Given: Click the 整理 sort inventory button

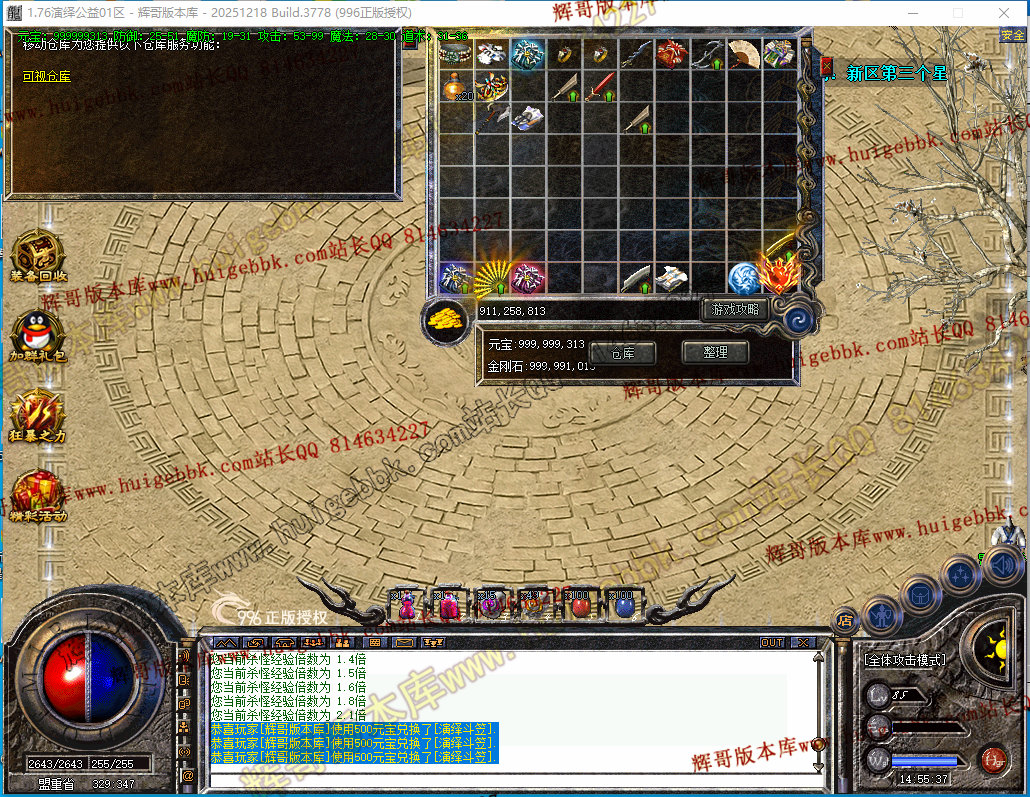Looking at the screenshot, I should (x=714, y=352).
